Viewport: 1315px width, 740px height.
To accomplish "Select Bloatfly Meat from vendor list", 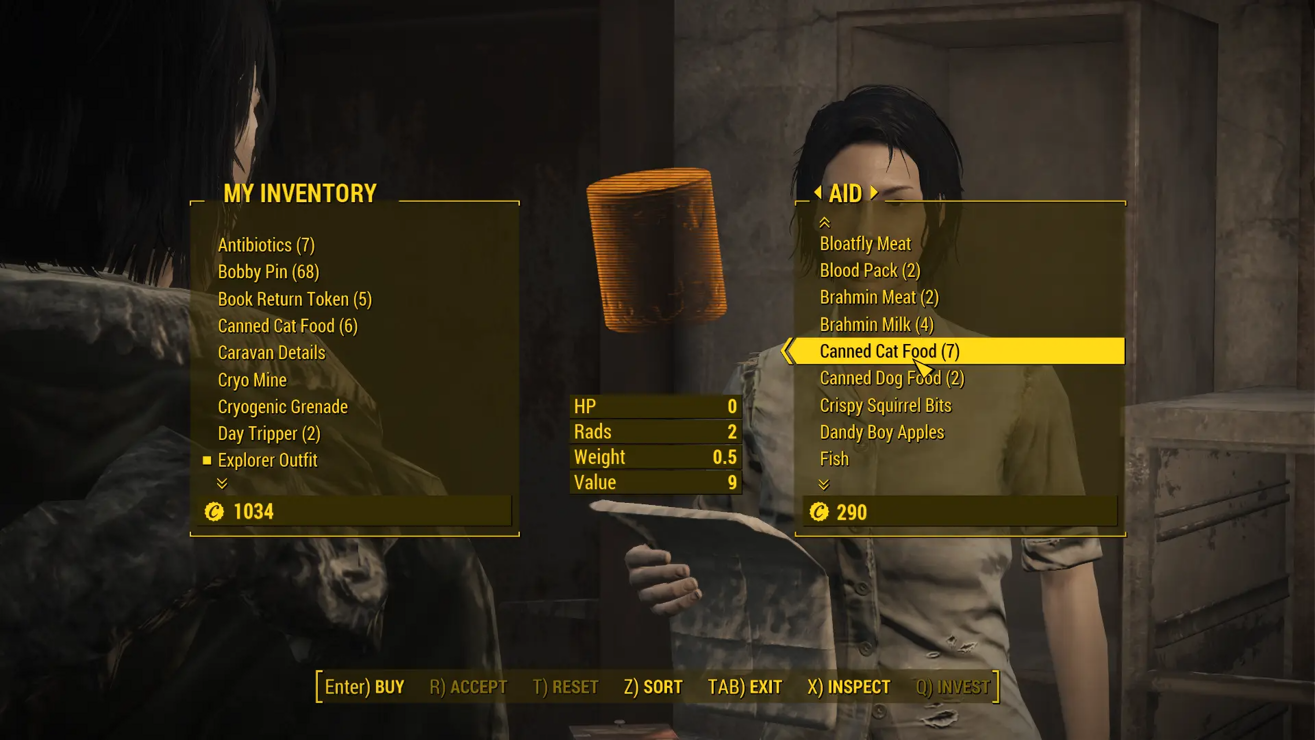I will [x=865, y=244].
